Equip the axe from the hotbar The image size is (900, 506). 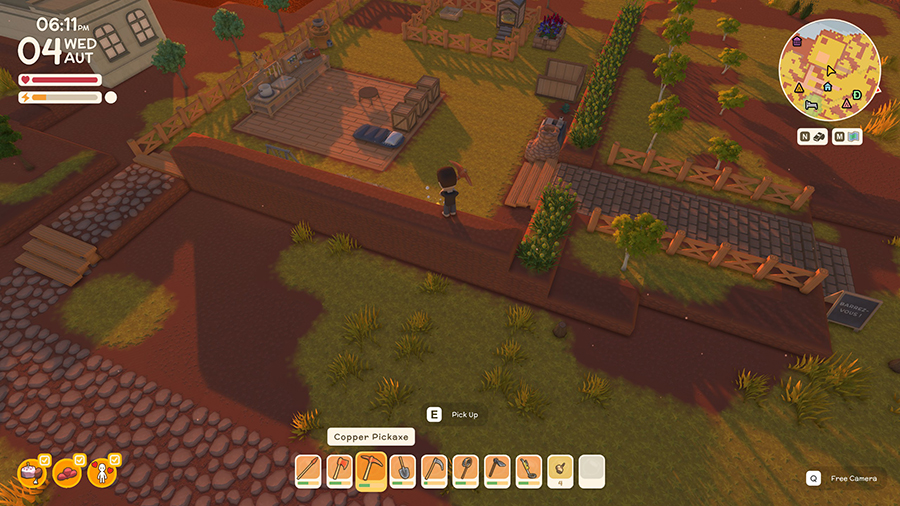pyautogui.click(x=340, y=469)
